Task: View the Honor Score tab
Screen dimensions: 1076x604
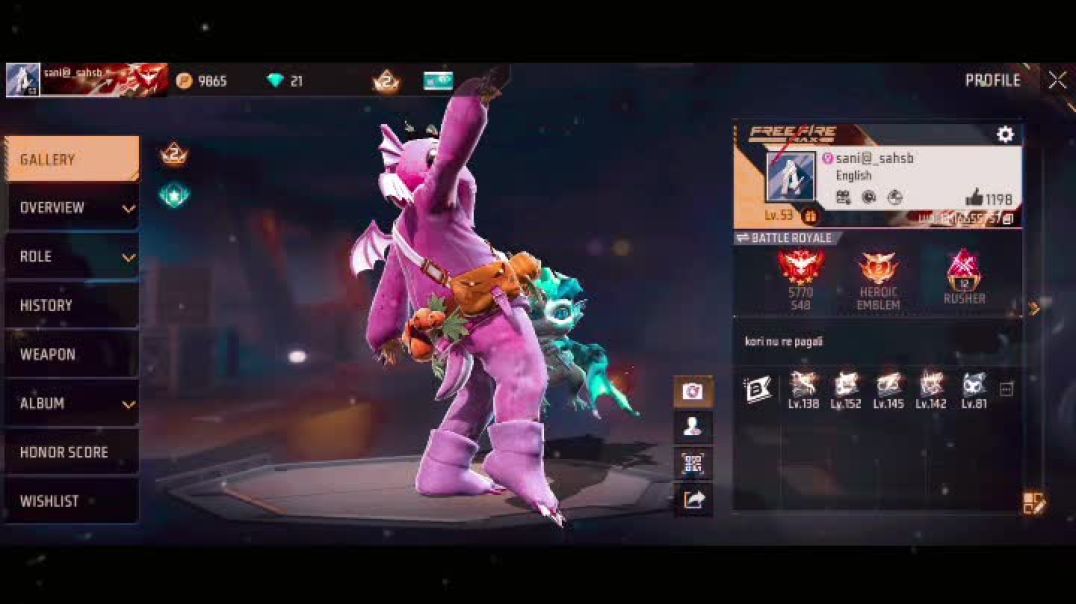Action: pyautogui.click(x=71, y=453)
